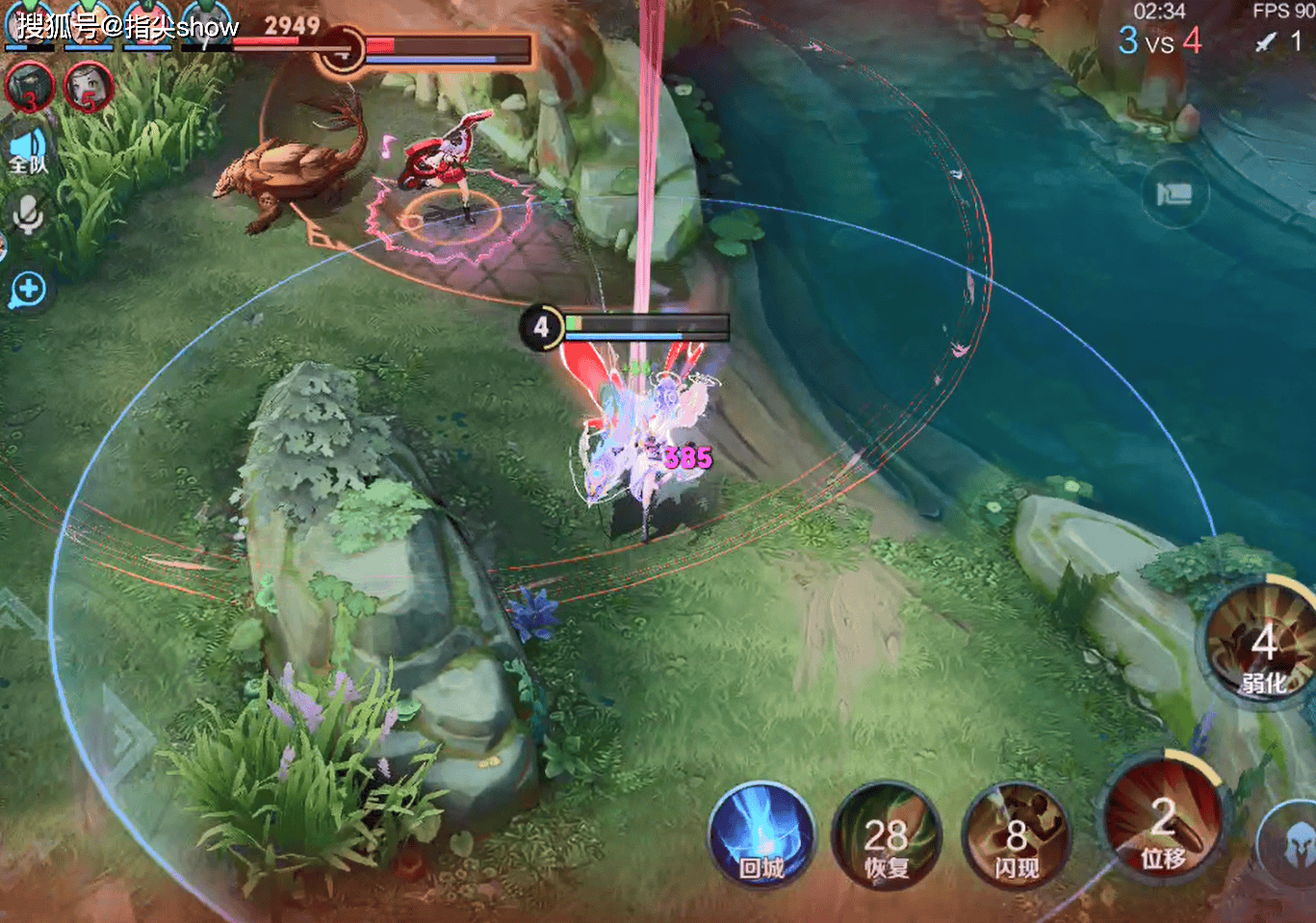Toggle the 全队 team speaker
Image resolution: width=1316 pixels, height=923 pixels.
[x=28, y=152]
